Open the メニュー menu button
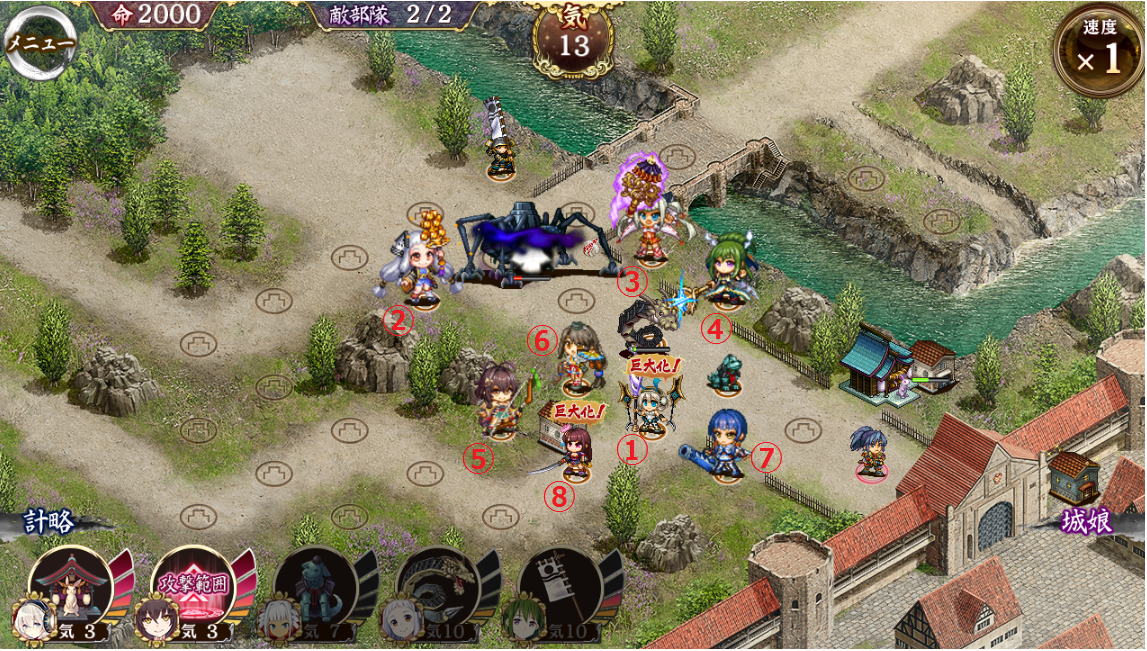The image size is (1147, 651). point(40,44)
